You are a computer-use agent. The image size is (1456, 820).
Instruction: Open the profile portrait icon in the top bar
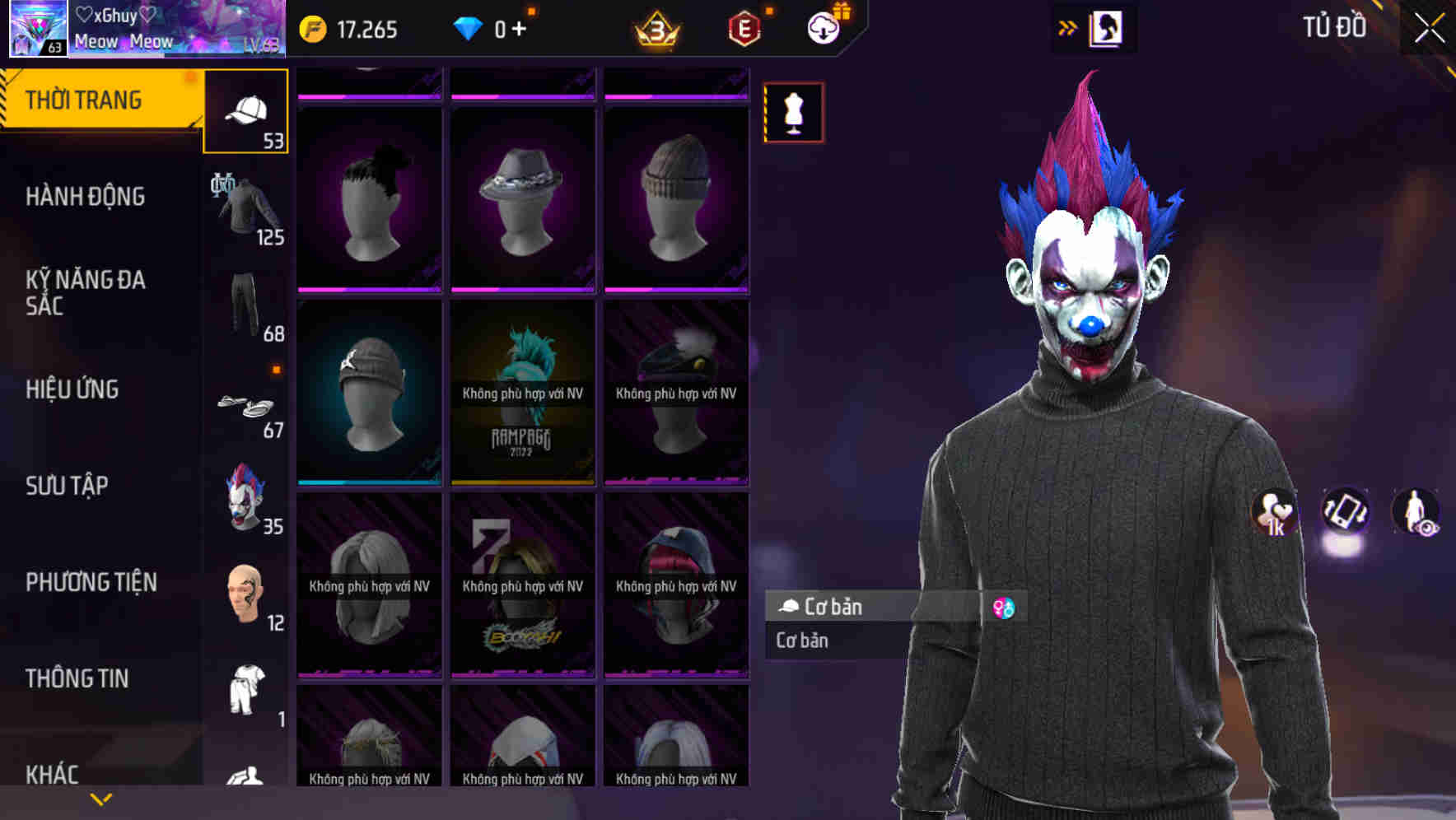[x=1105, y=26]
